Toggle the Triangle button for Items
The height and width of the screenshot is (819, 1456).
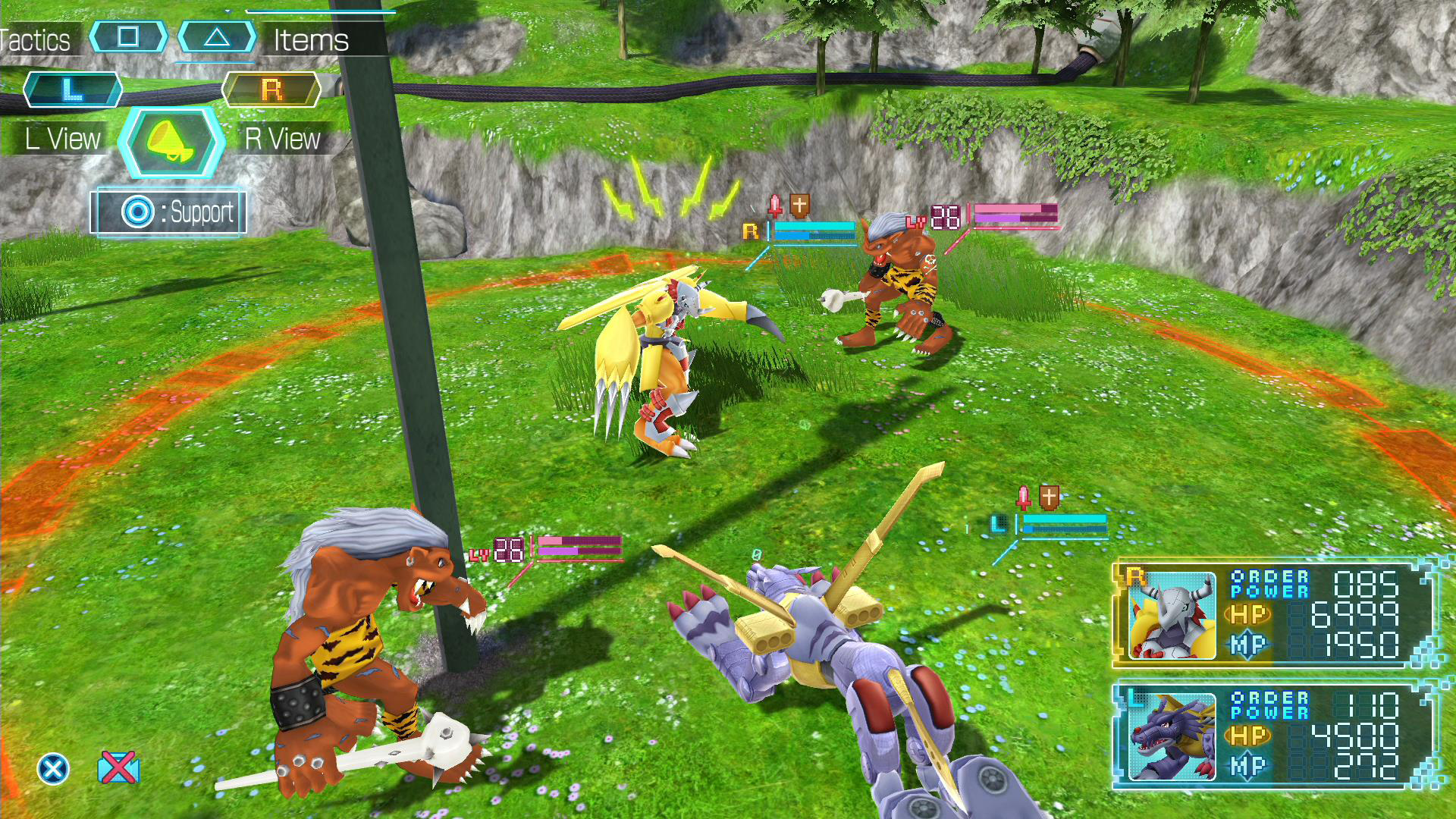tap(217, 36)
